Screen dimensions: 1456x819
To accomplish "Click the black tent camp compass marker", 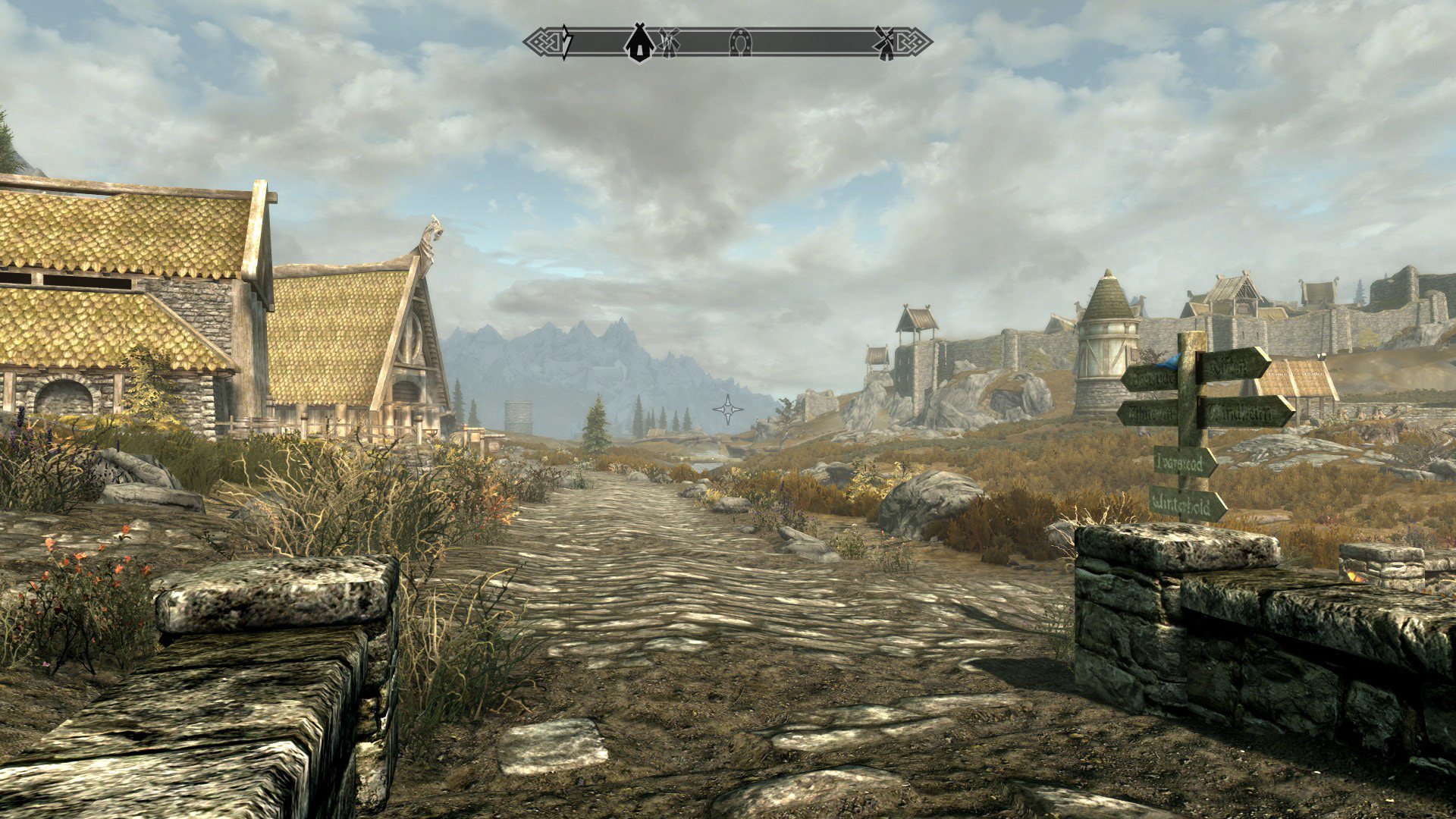I will (x=639, y=42).
